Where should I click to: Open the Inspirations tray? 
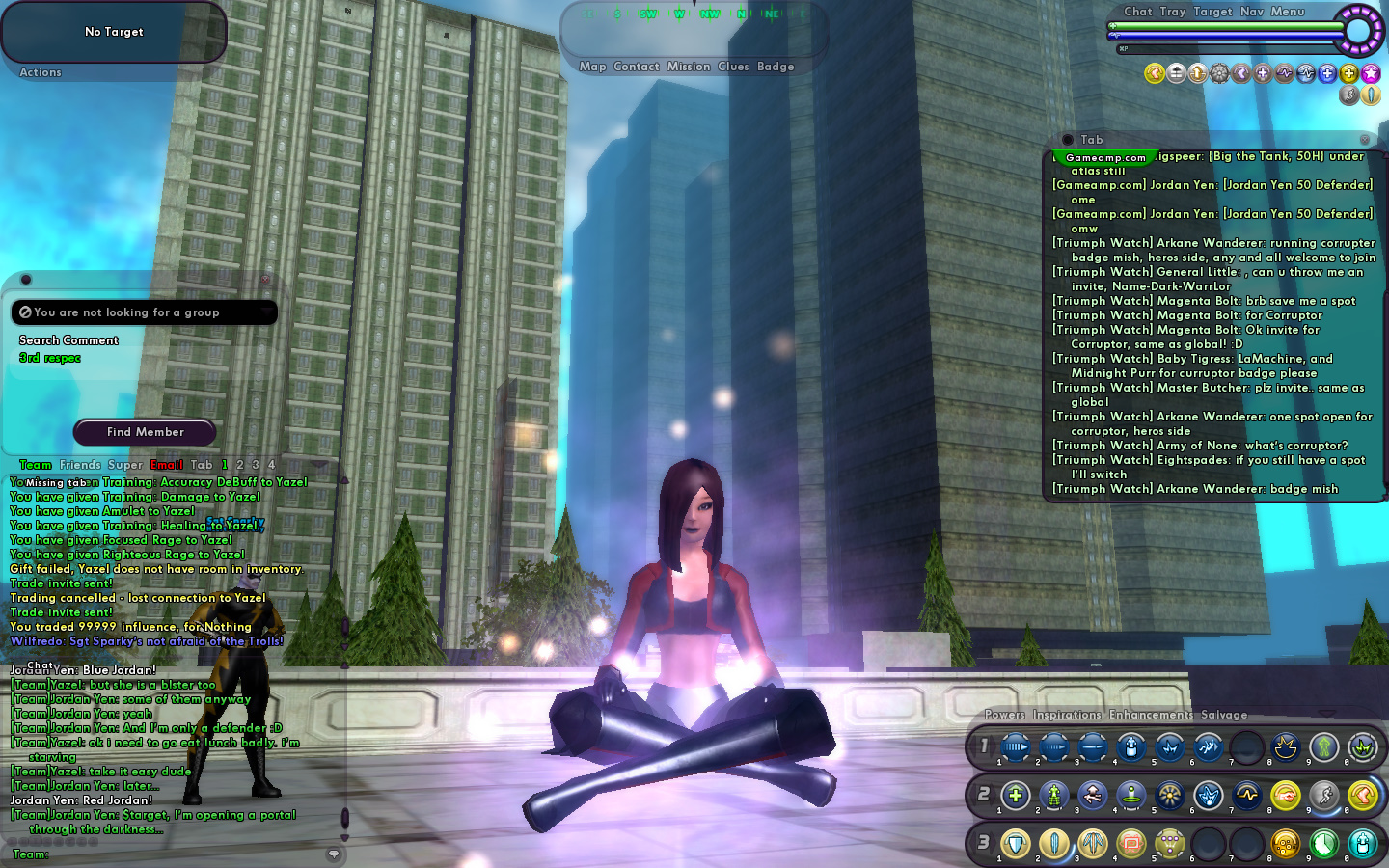pos(1067,715)
